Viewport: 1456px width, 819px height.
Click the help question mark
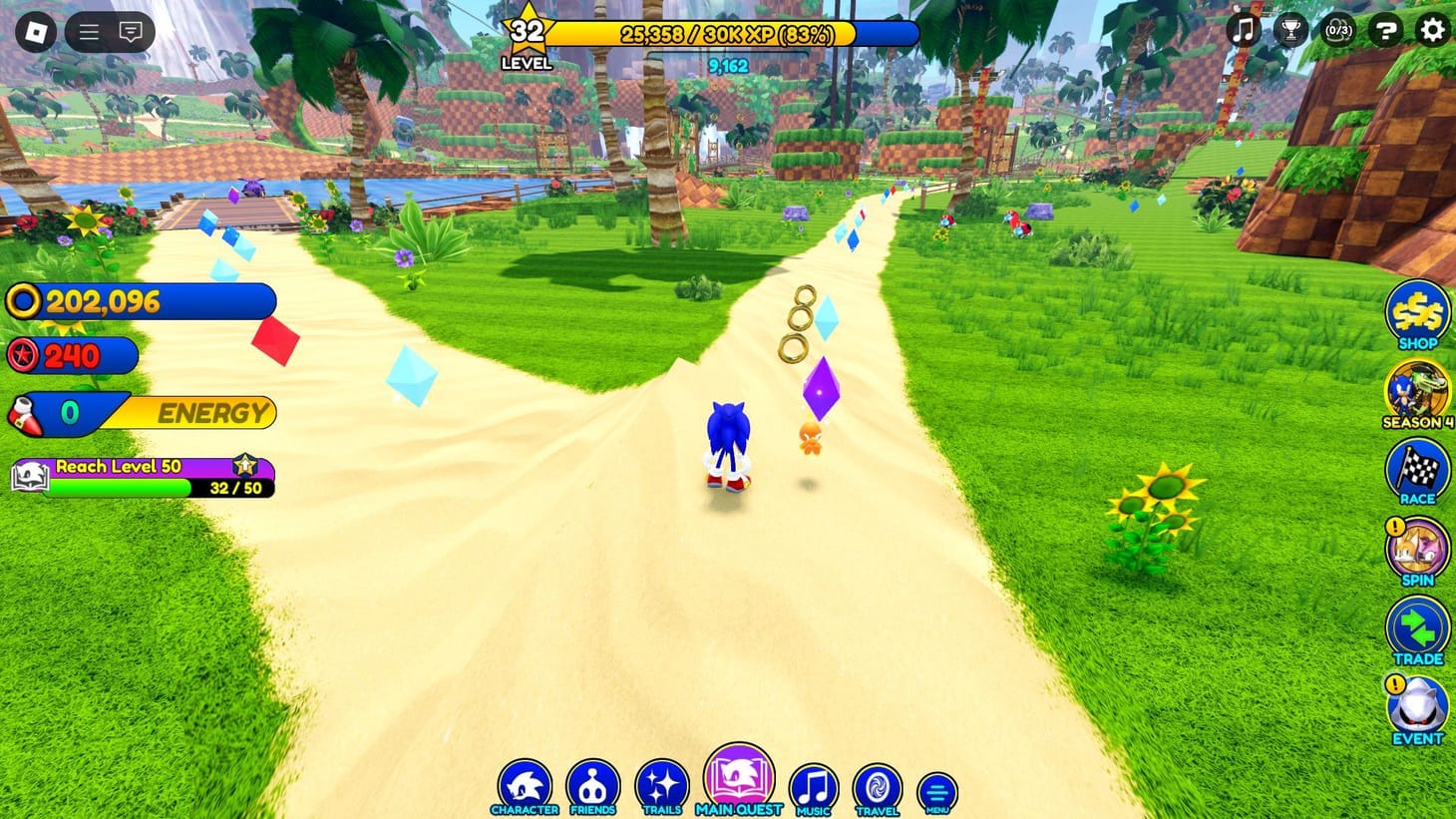[x=1386, y=31]
